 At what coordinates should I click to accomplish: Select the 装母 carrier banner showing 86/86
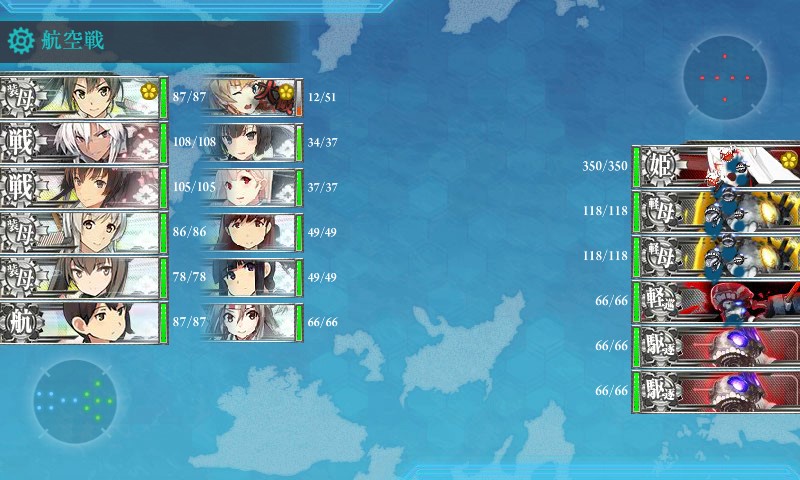pos(82,232)
